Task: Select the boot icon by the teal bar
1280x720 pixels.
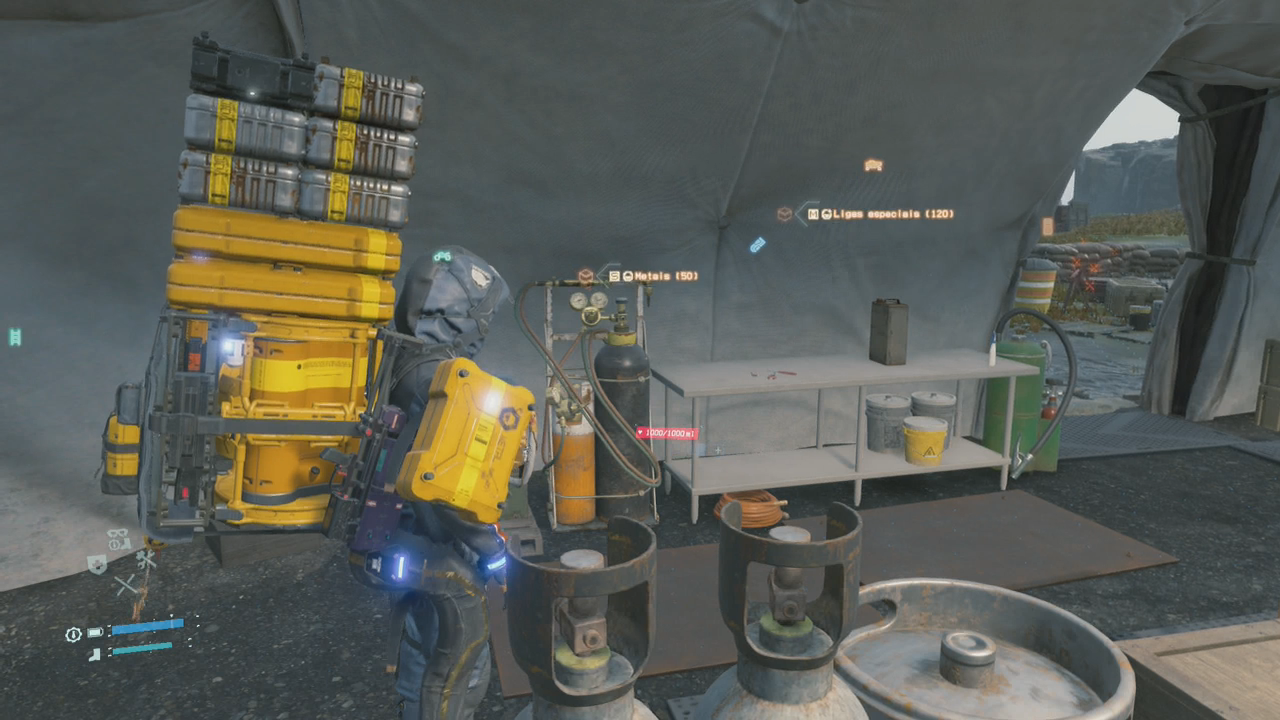Action: pos(95,654)
